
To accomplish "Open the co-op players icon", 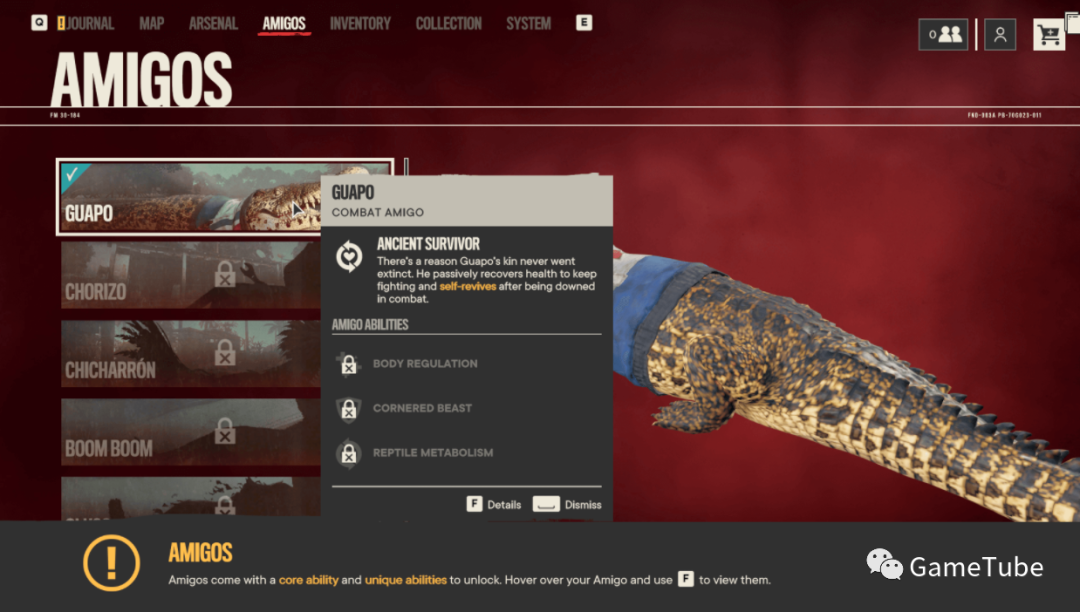I will click(x=944, y=35).
